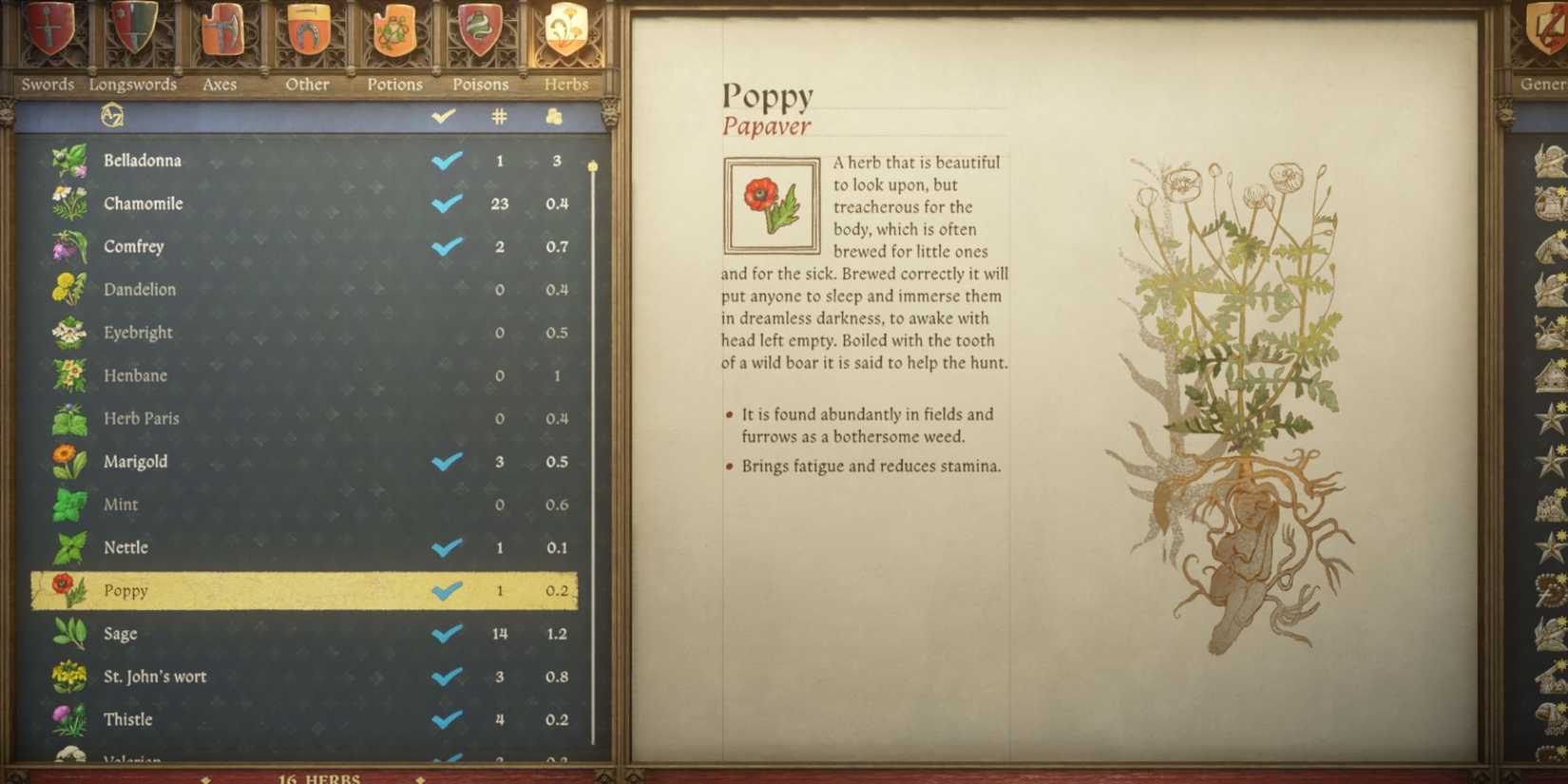Click the Belladonna herb icon
The image size is (1568, 784).
click(x=67, y=159)
